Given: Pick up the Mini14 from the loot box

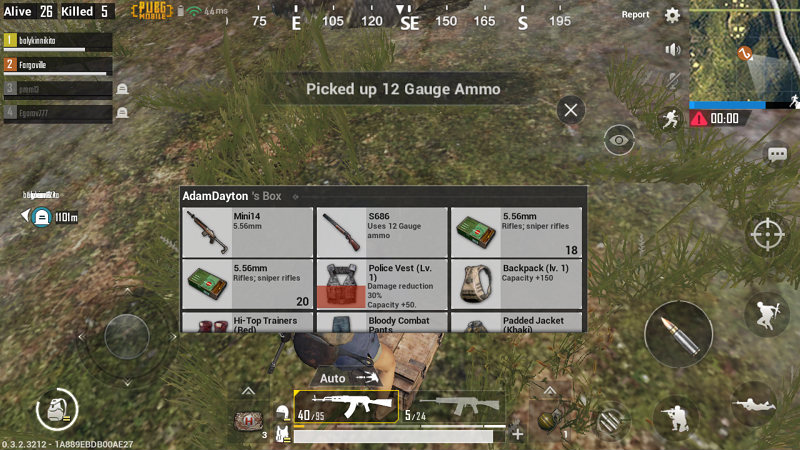Looking at the screenshot, I should point(247,232).
